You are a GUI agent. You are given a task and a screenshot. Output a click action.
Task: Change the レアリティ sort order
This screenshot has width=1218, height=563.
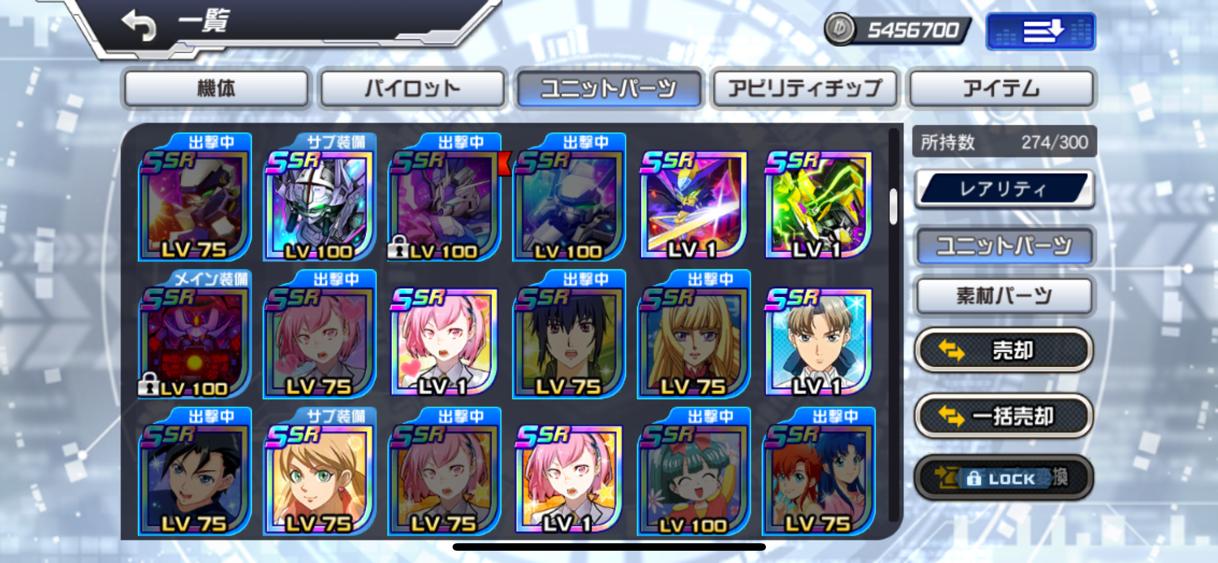1004,189
